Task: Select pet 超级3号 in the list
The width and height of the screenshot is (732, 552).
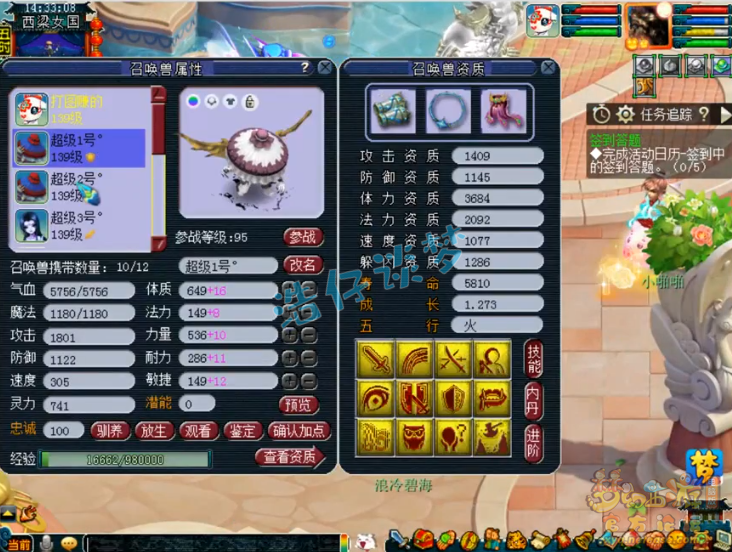Action: (79, 225)
